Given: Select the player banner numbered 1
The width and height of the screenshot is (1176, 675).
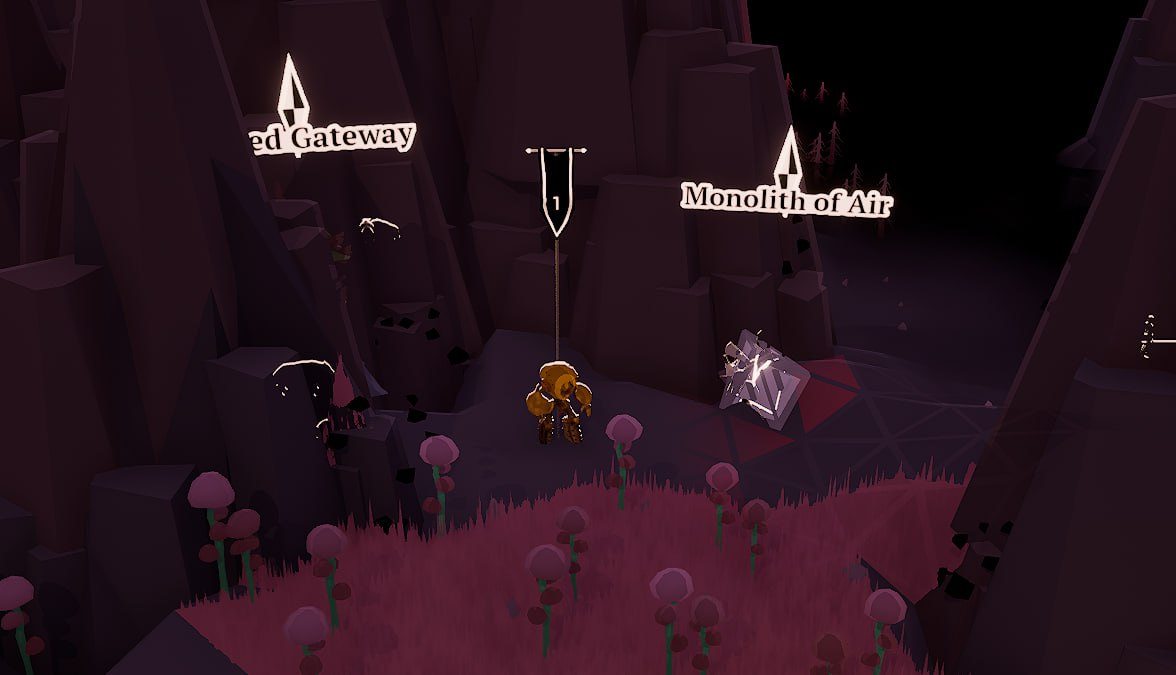Looking at the screenshot, I should point(556,190).
